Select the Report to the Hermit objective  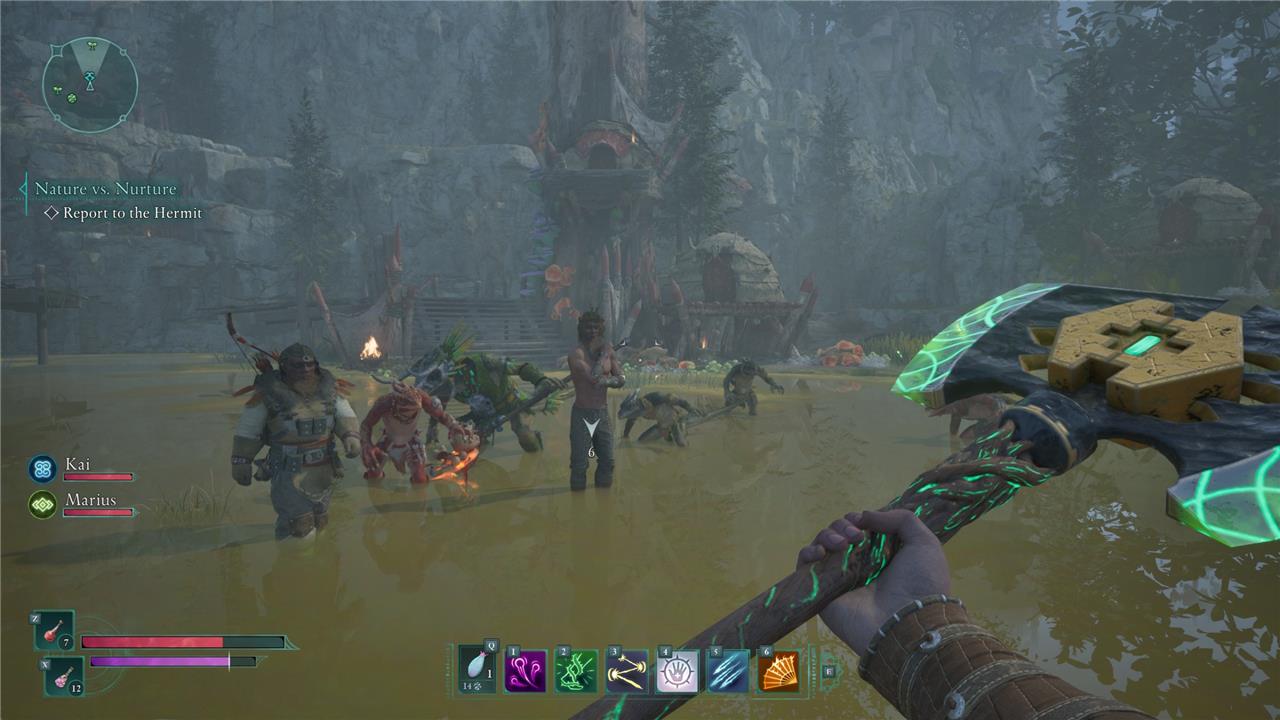tap(132, 213)
